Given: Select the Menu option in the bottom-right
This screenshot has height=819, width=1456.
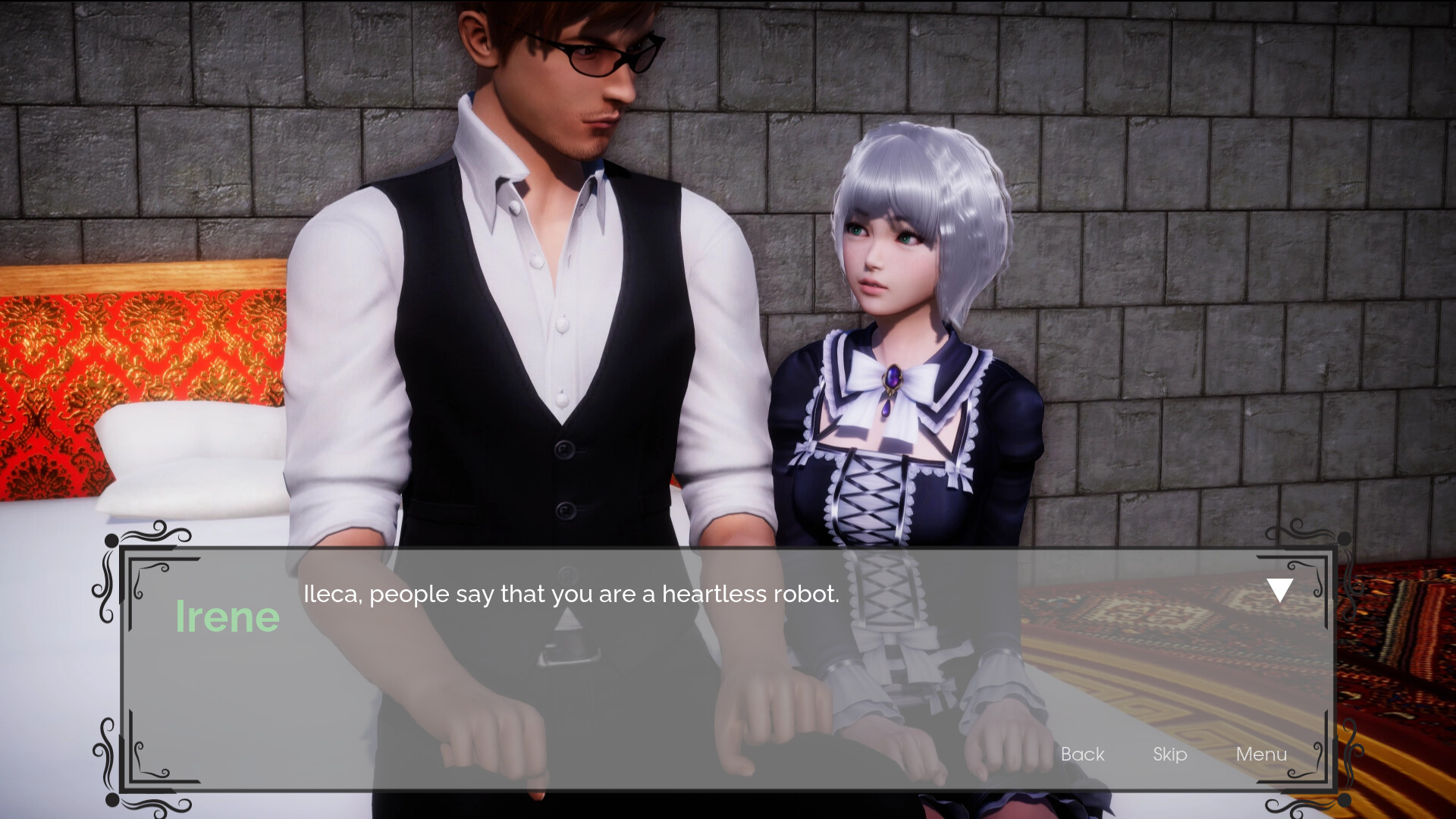Looking at the screenshot, I should 1261,755.
